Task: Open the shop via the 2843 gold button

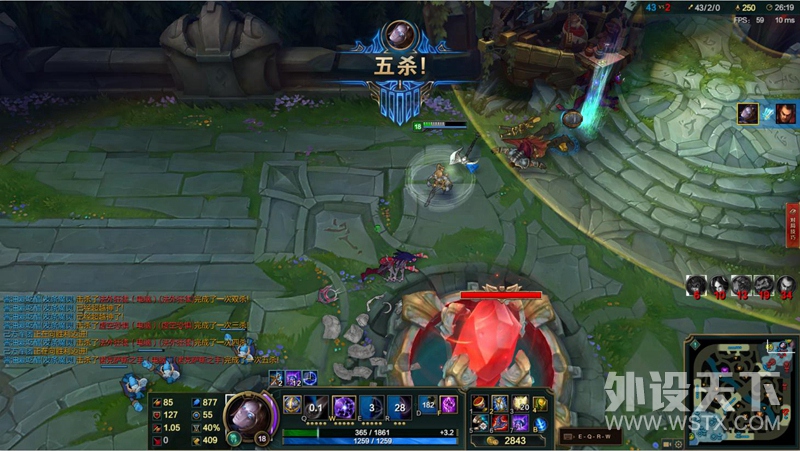Action: (507, 440)
